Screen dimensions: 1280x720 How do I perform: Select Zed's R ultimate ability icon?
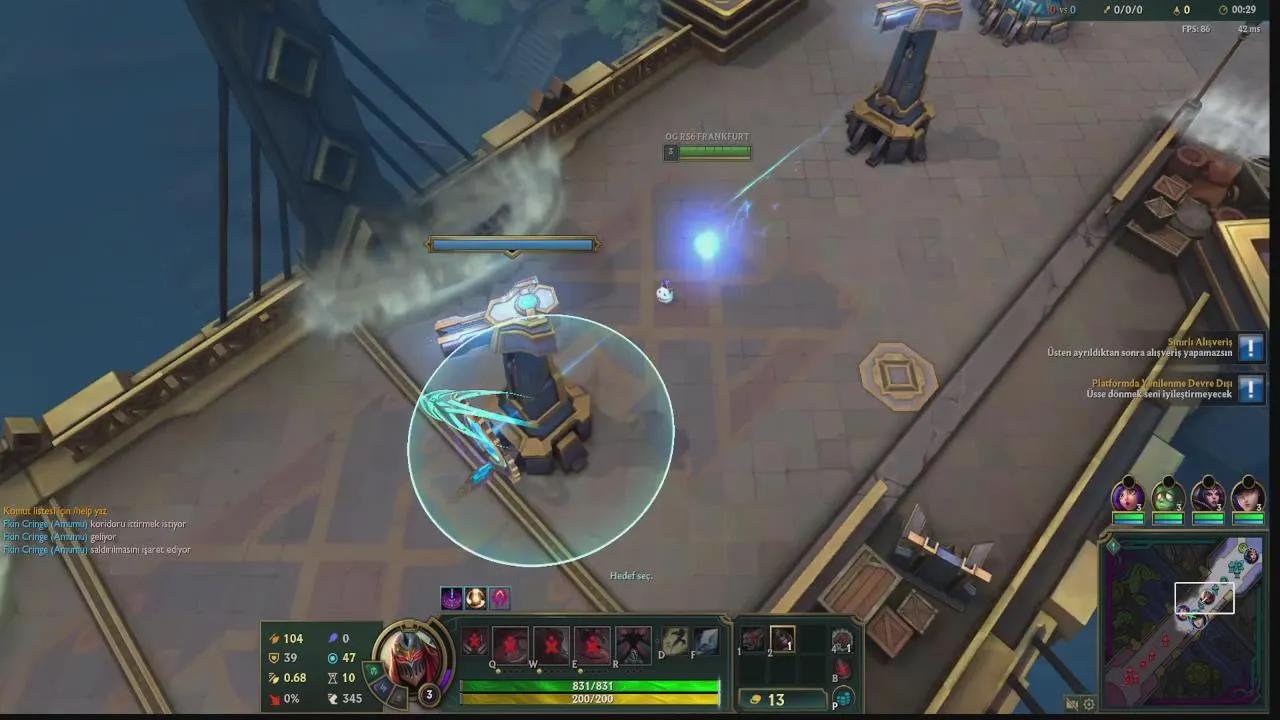pos(631,642)
